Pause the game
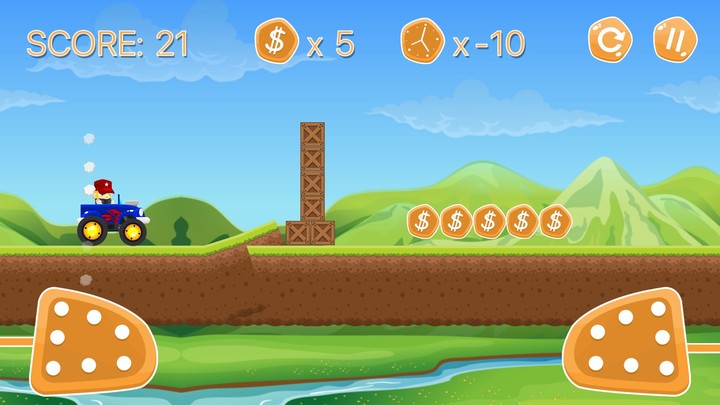This screenshot has height=405, width=720. pos(675,41)
